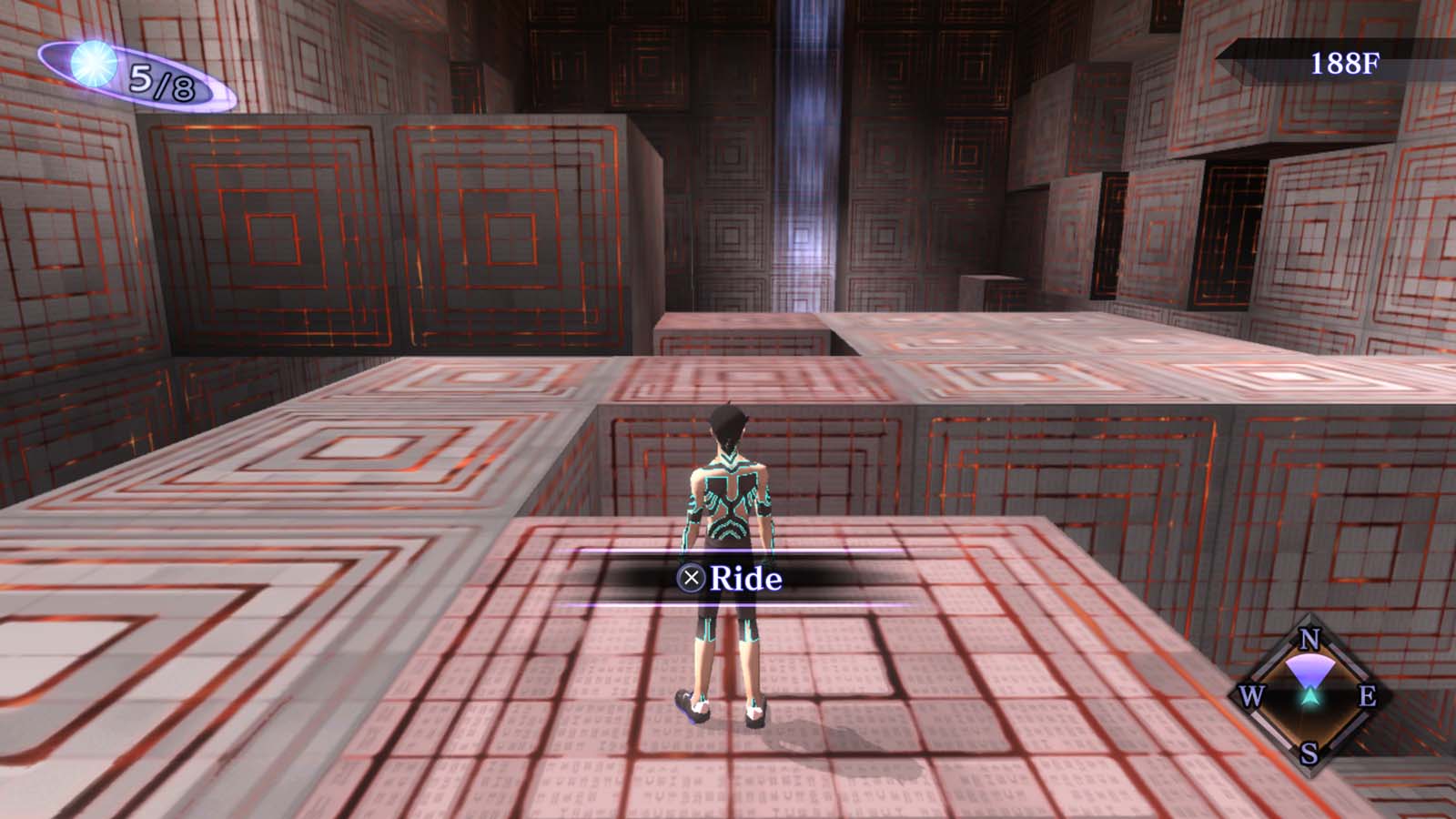The height and width of the screenshot is (819, 1456).
Task: Click the S marker on the compass
Action: coord(1308,753)
